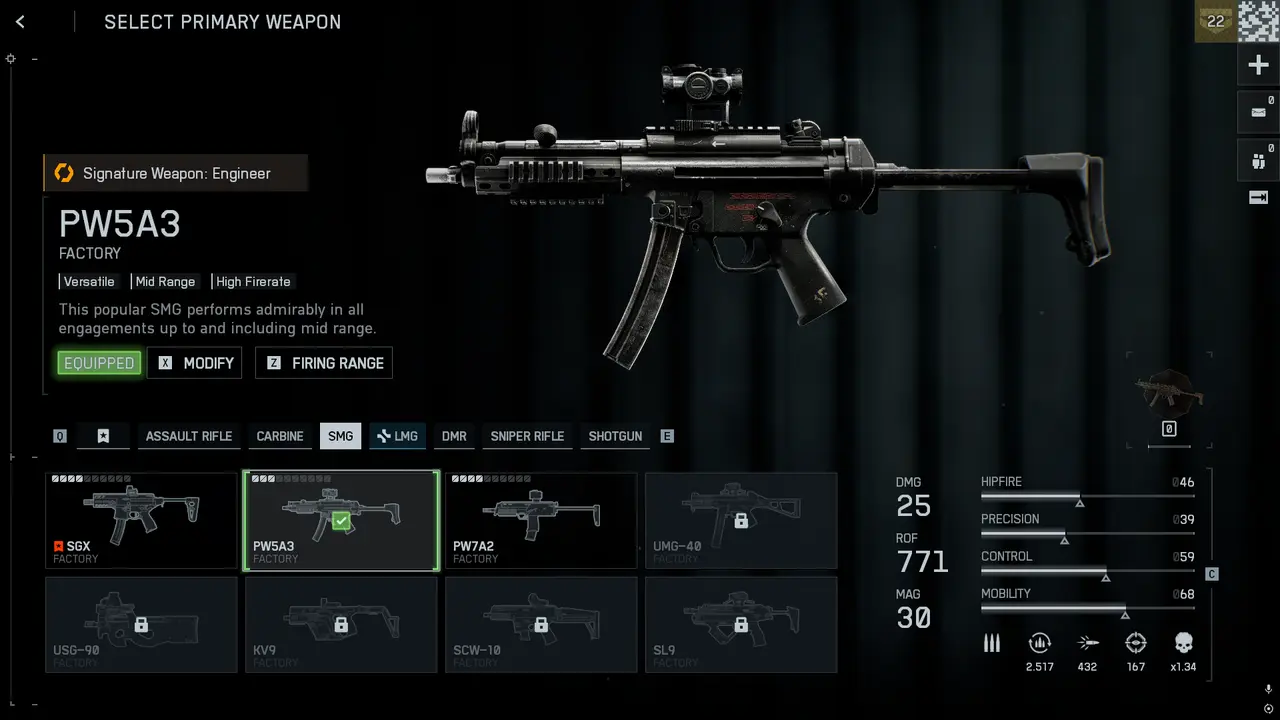Click the plus icon at top right

click(x=1258, y=66)
